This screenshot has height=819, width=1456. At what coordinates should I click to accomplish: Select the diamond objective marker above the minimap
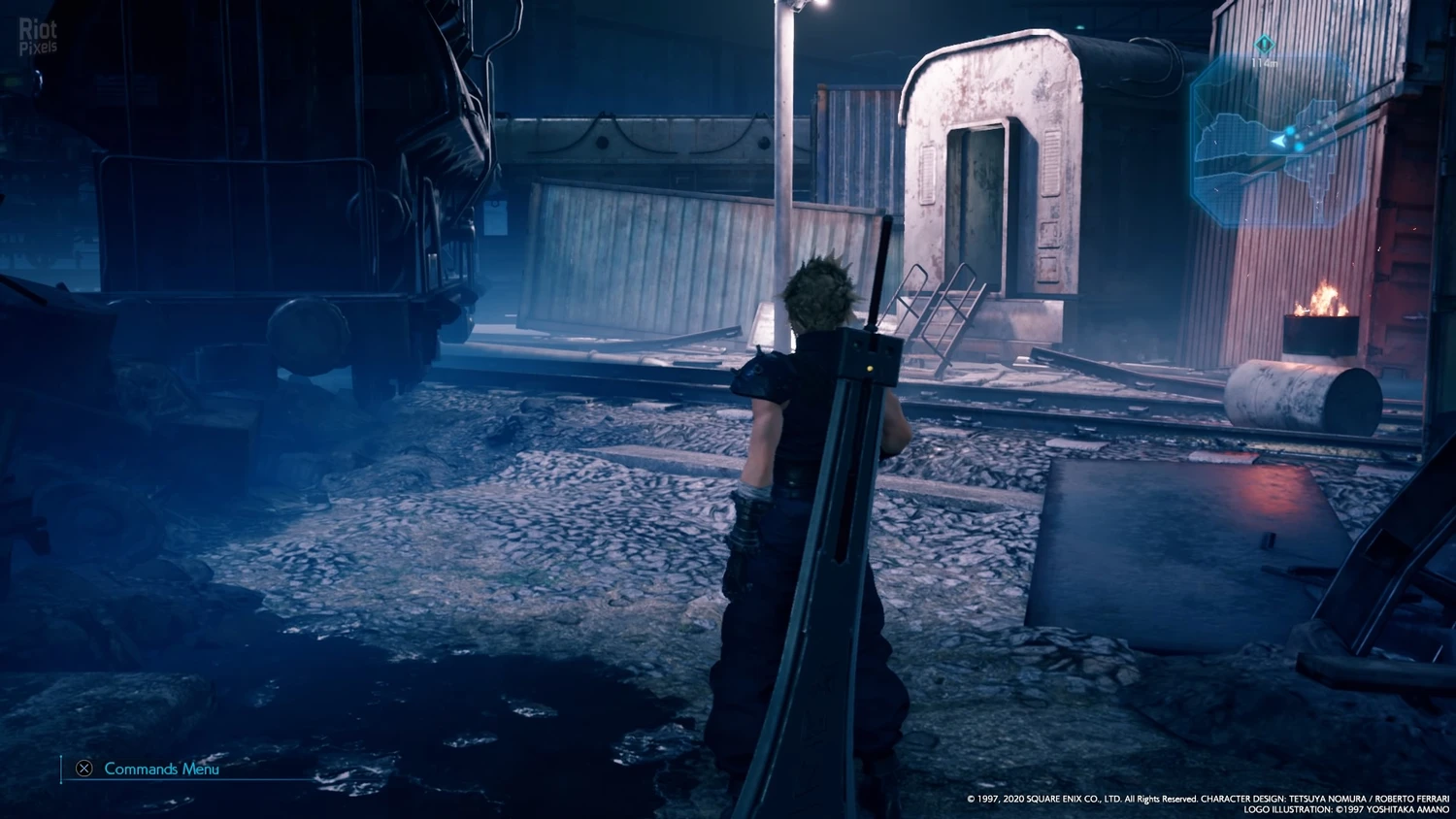point(1263,45)
